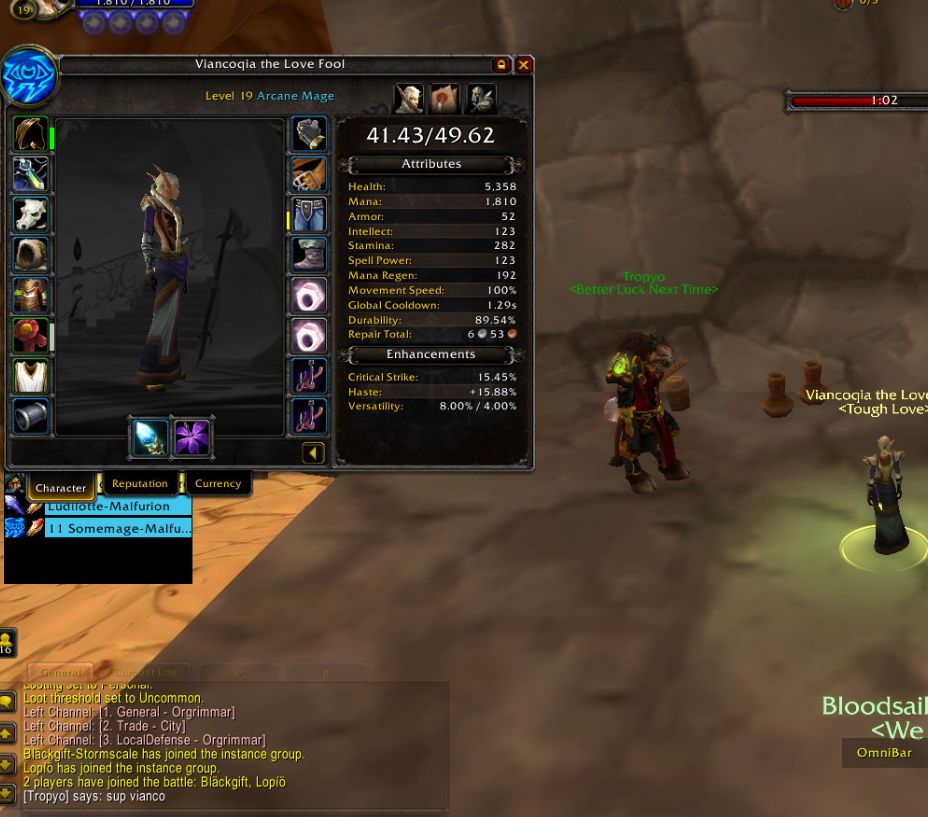Collapse the stats pane with the arrow button
928x817 pixels.
[x=313, y=453]
